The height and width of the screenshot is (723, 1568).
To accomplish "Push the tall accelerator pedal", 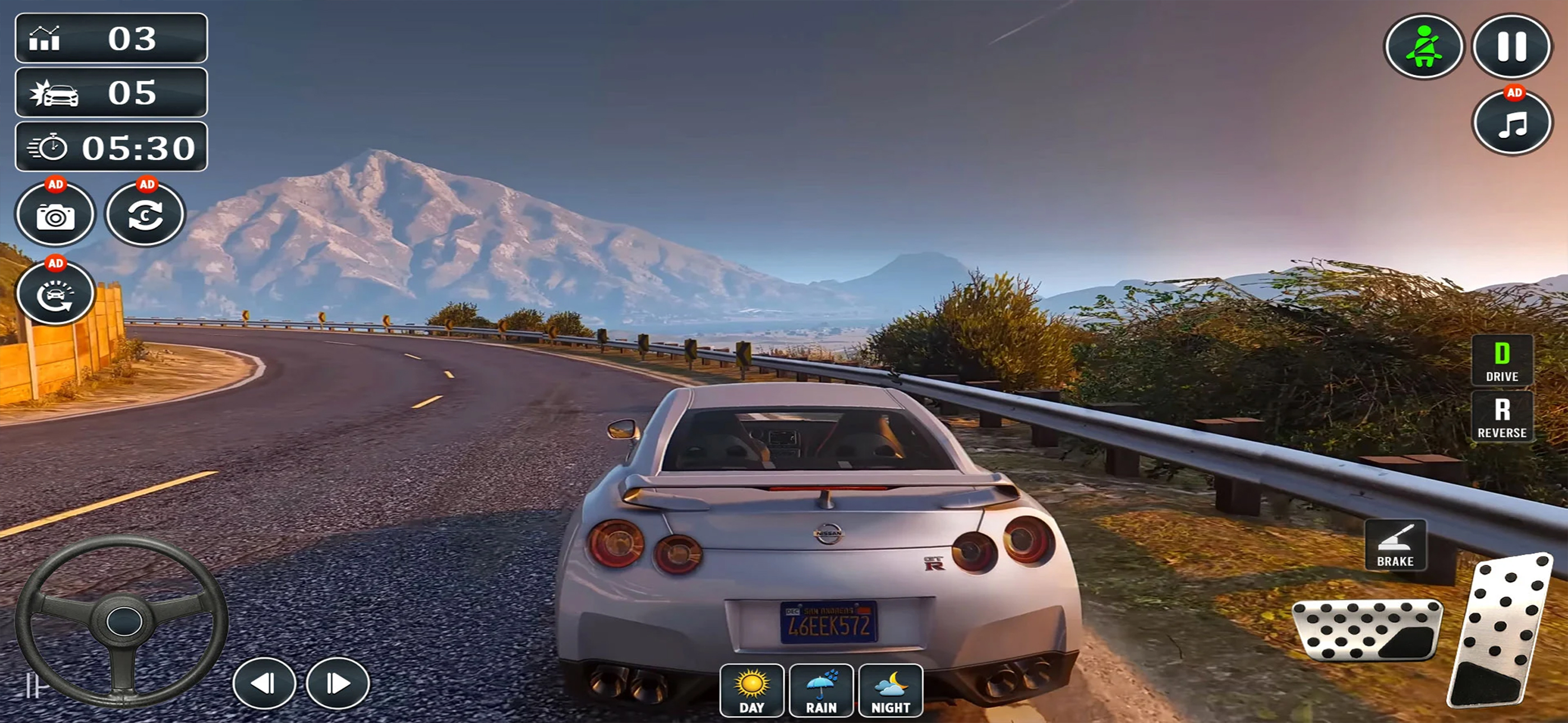I will pos(1500,630).
